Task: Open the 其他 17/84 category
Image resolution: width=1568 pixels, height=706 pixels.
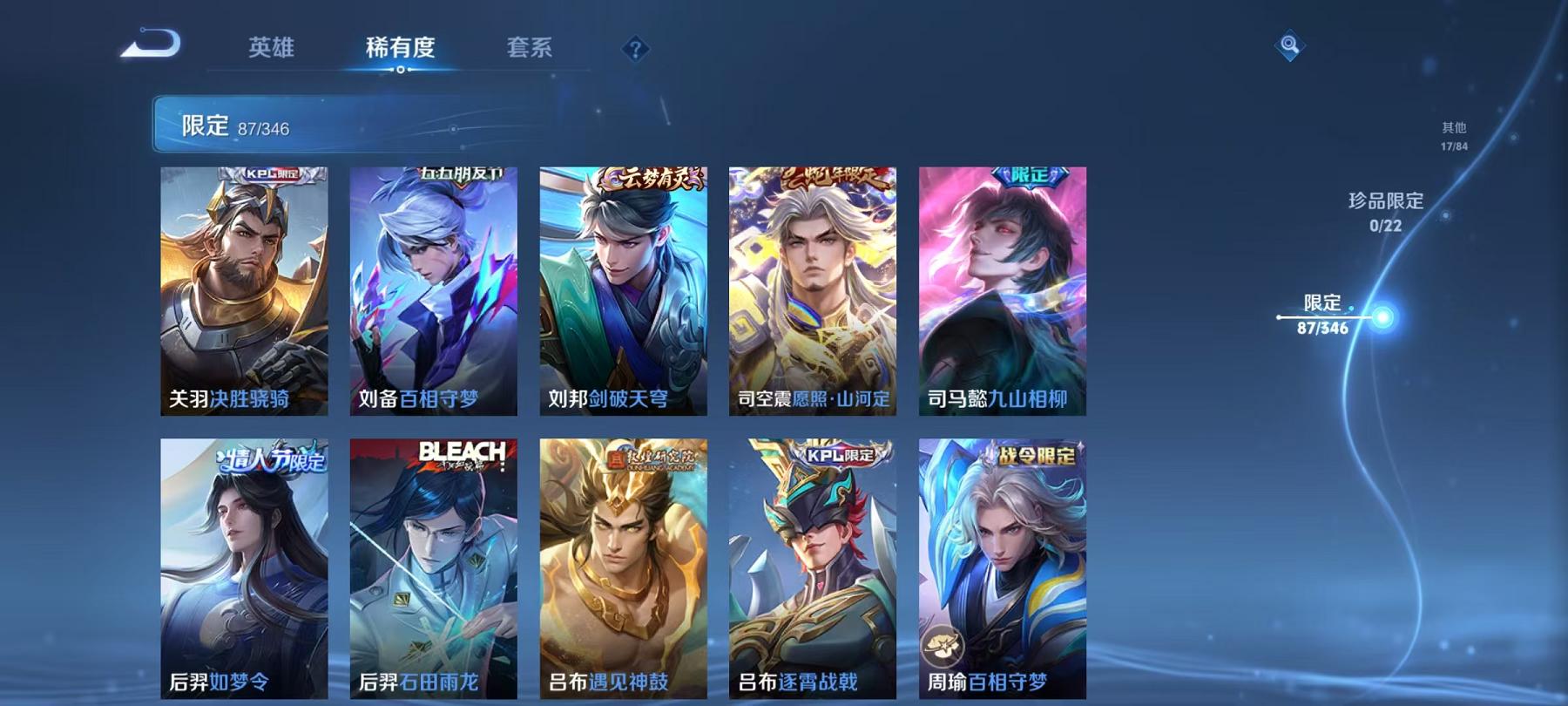Action: (x=1453, y=135)
